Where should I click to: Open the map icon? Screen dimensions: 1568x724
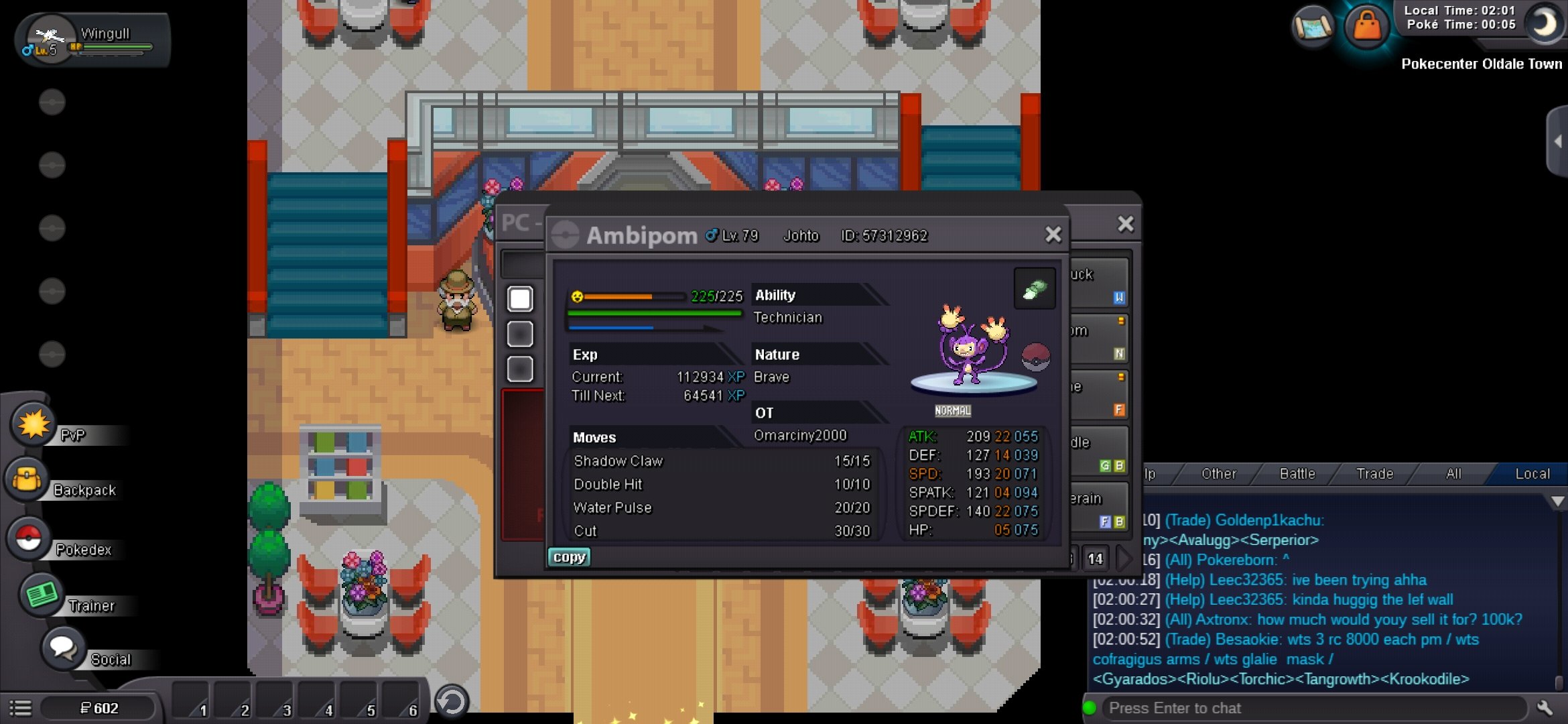(1313, 27)
